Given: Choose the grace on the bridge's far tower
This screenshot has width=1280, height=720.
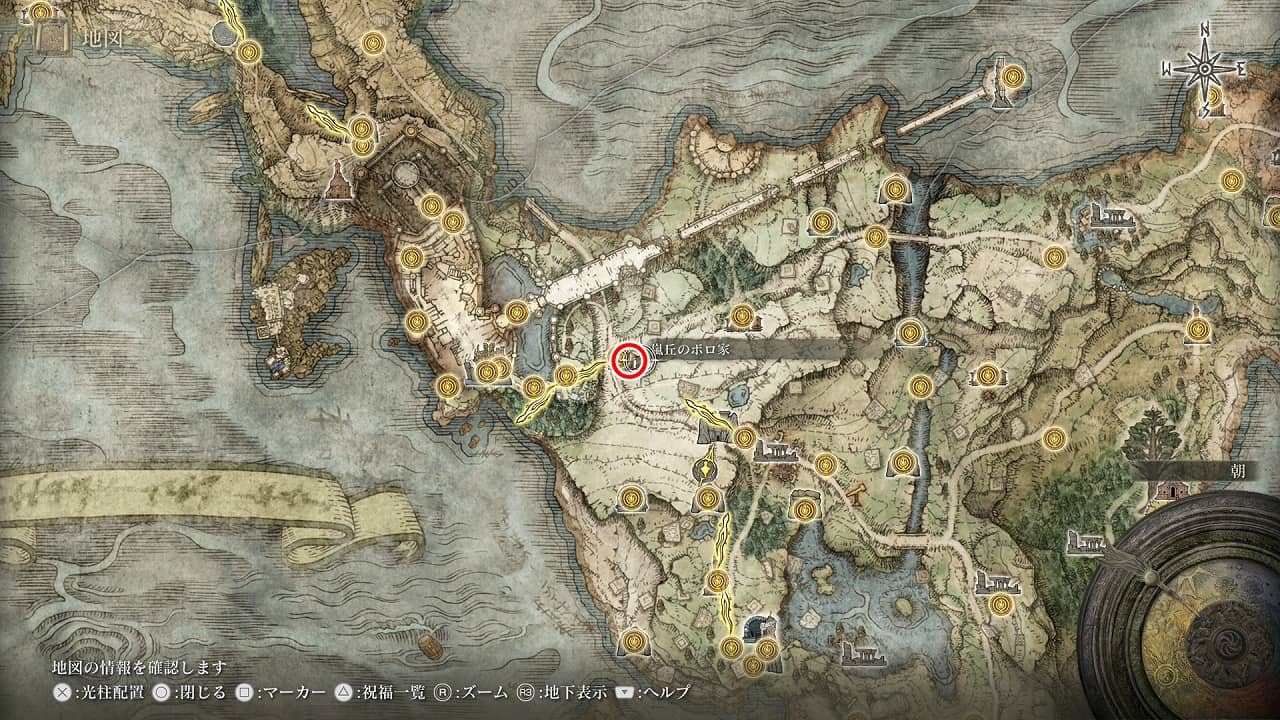Looking at the screenshot, I should [x=1014, y=75].
